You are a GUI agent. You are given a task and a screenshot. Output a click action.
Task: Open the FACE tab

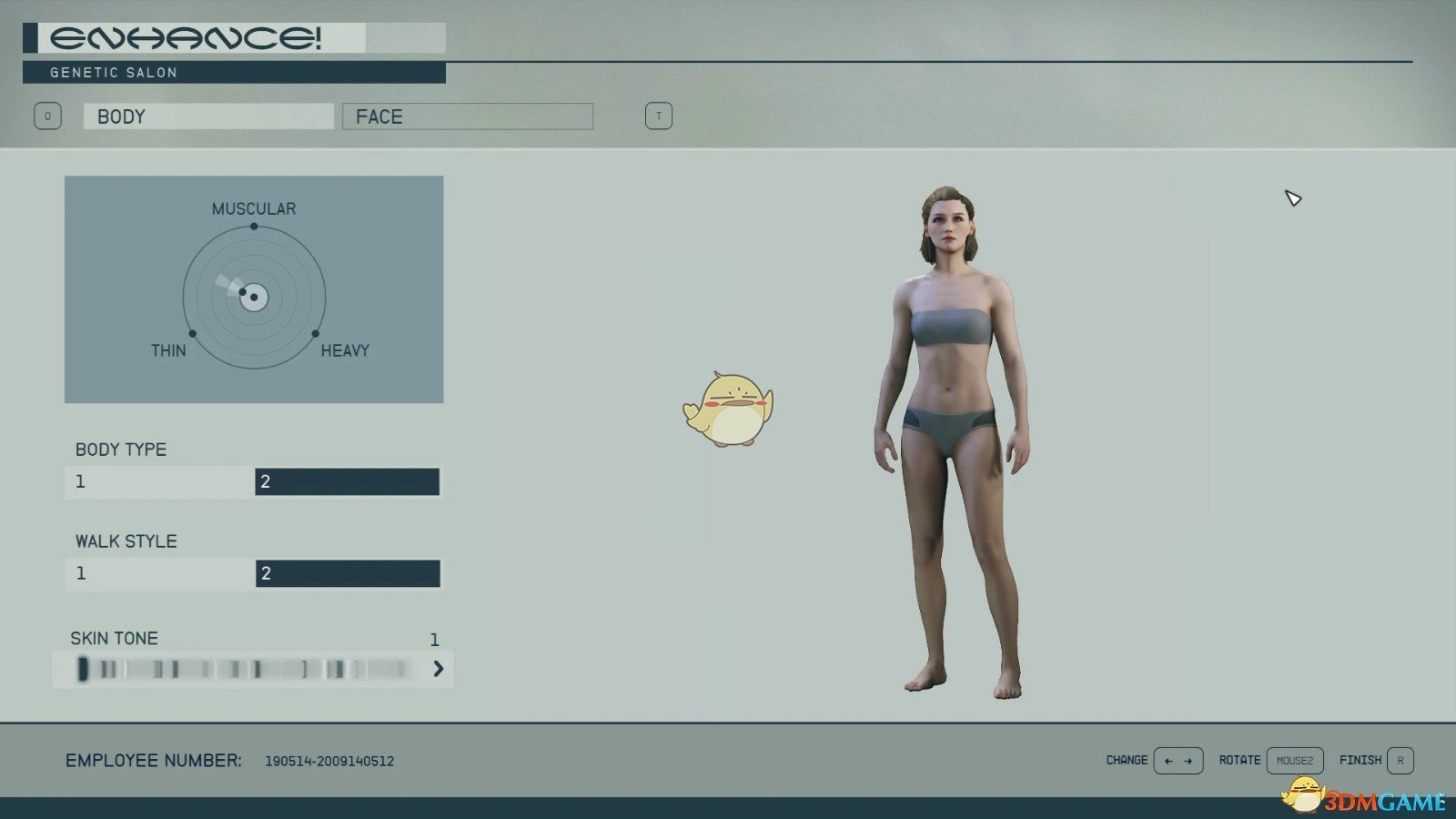coord(467,116)
